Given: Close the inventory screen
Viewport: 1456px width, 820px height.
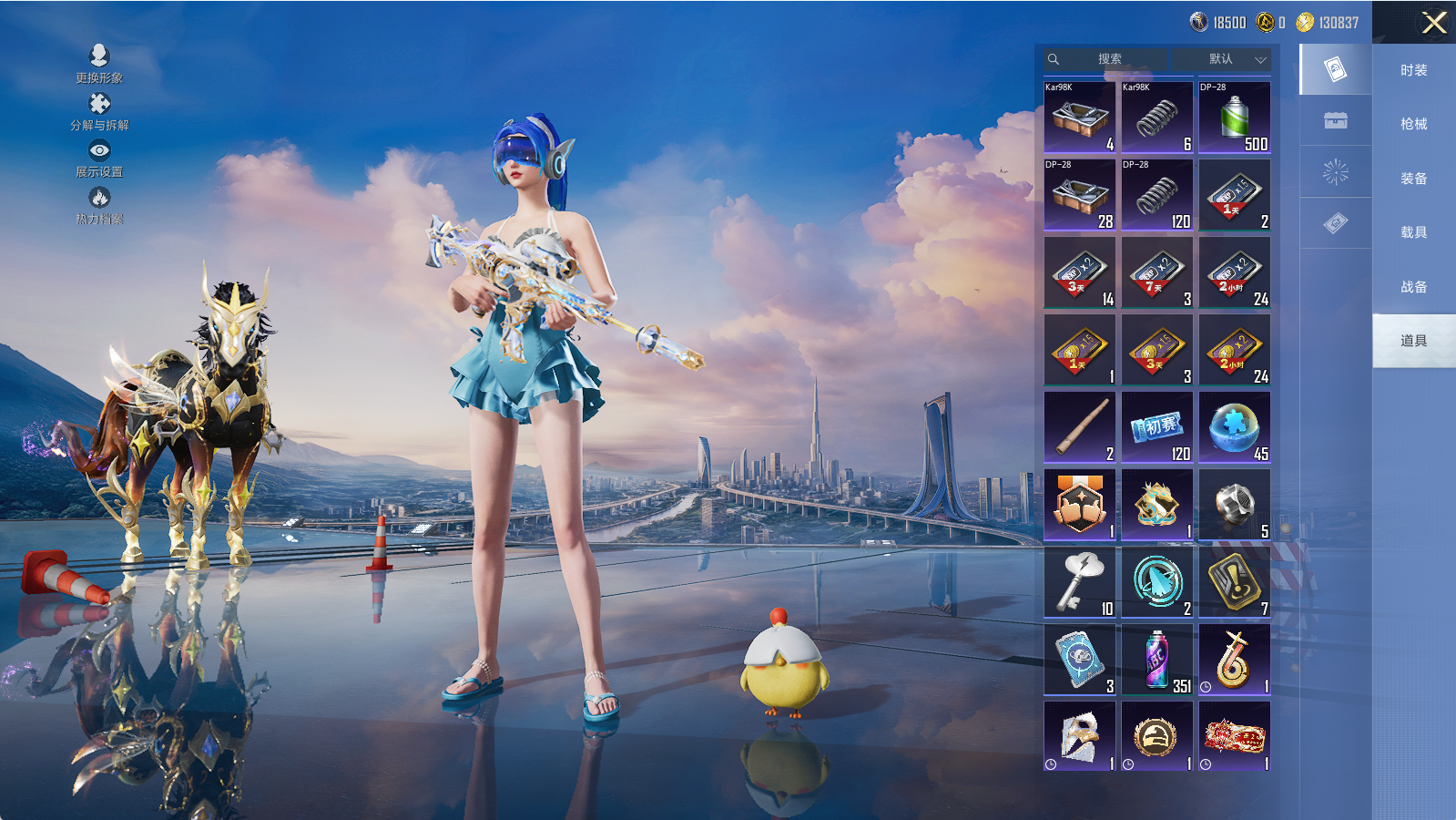Looking at the screenshot, I should coord(1434,23).
